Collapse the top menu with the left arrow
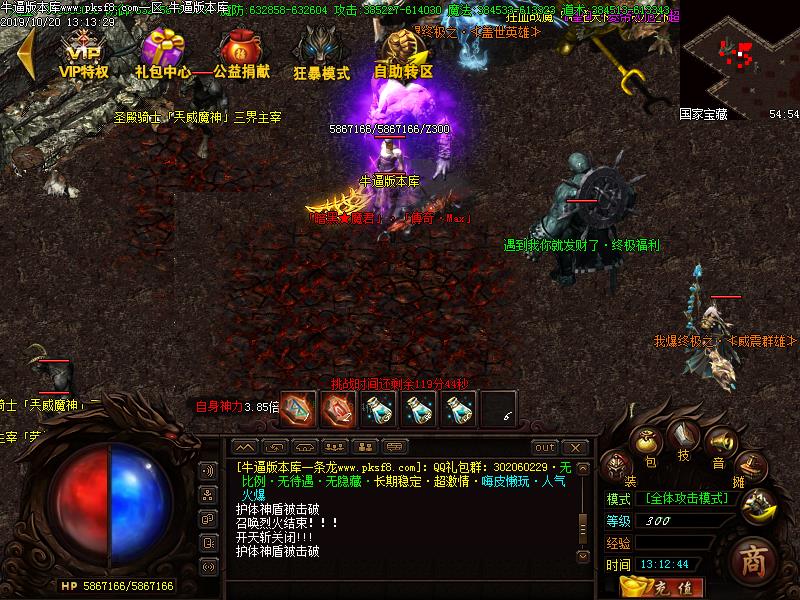This screenshot has height=600, width=800. pos(25,54)
